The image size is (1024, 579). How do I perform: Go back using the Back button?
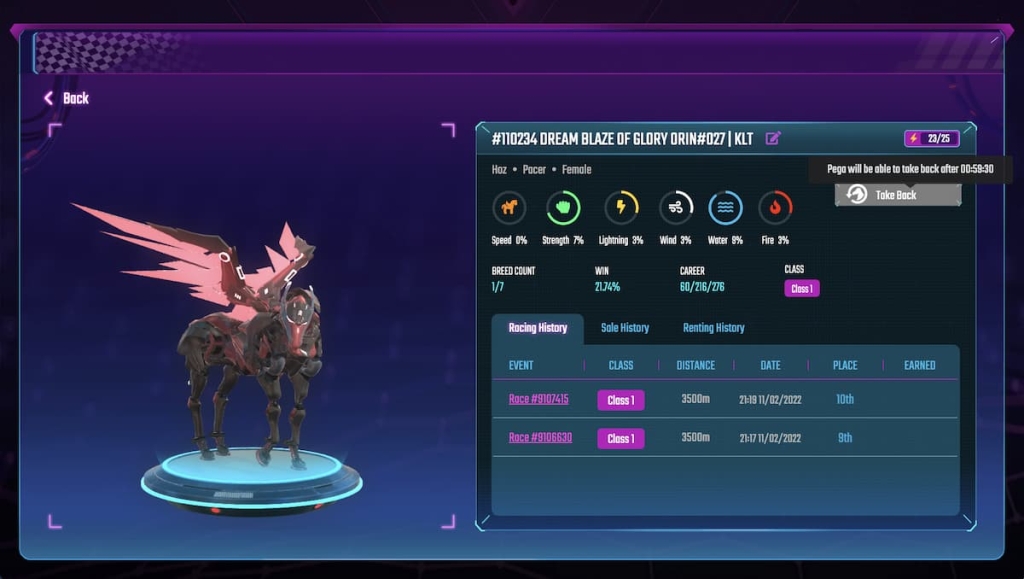point(66,98)
